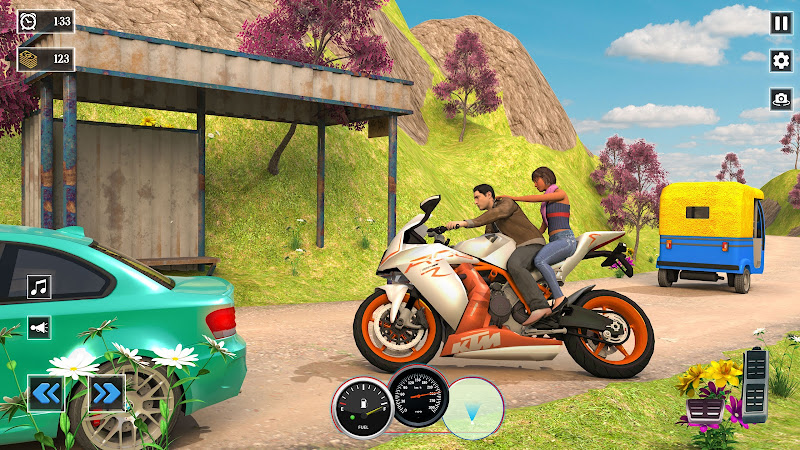800x450 pixels.
Task: Sound the horn
Action: click(x=39, y=327)
